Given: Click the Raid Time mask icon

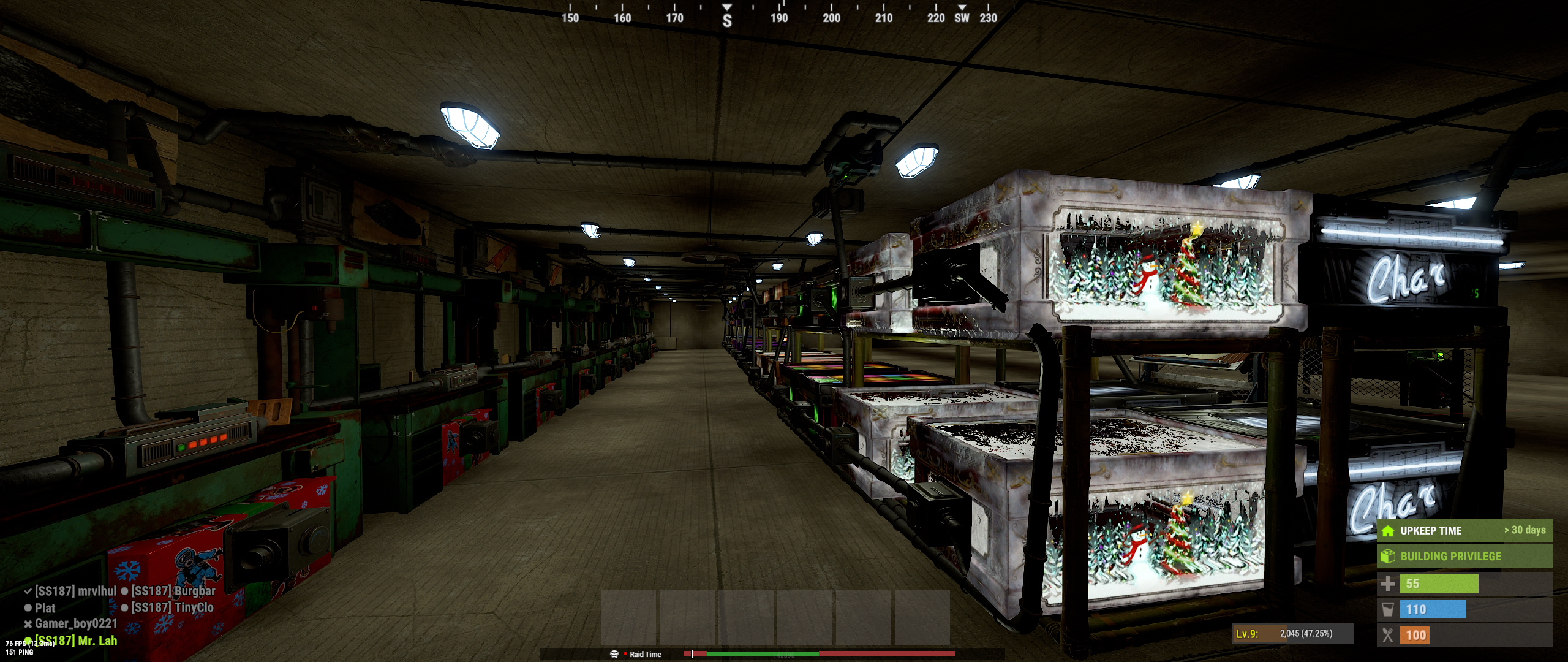Looking at the screenshot, I should 614,654.
